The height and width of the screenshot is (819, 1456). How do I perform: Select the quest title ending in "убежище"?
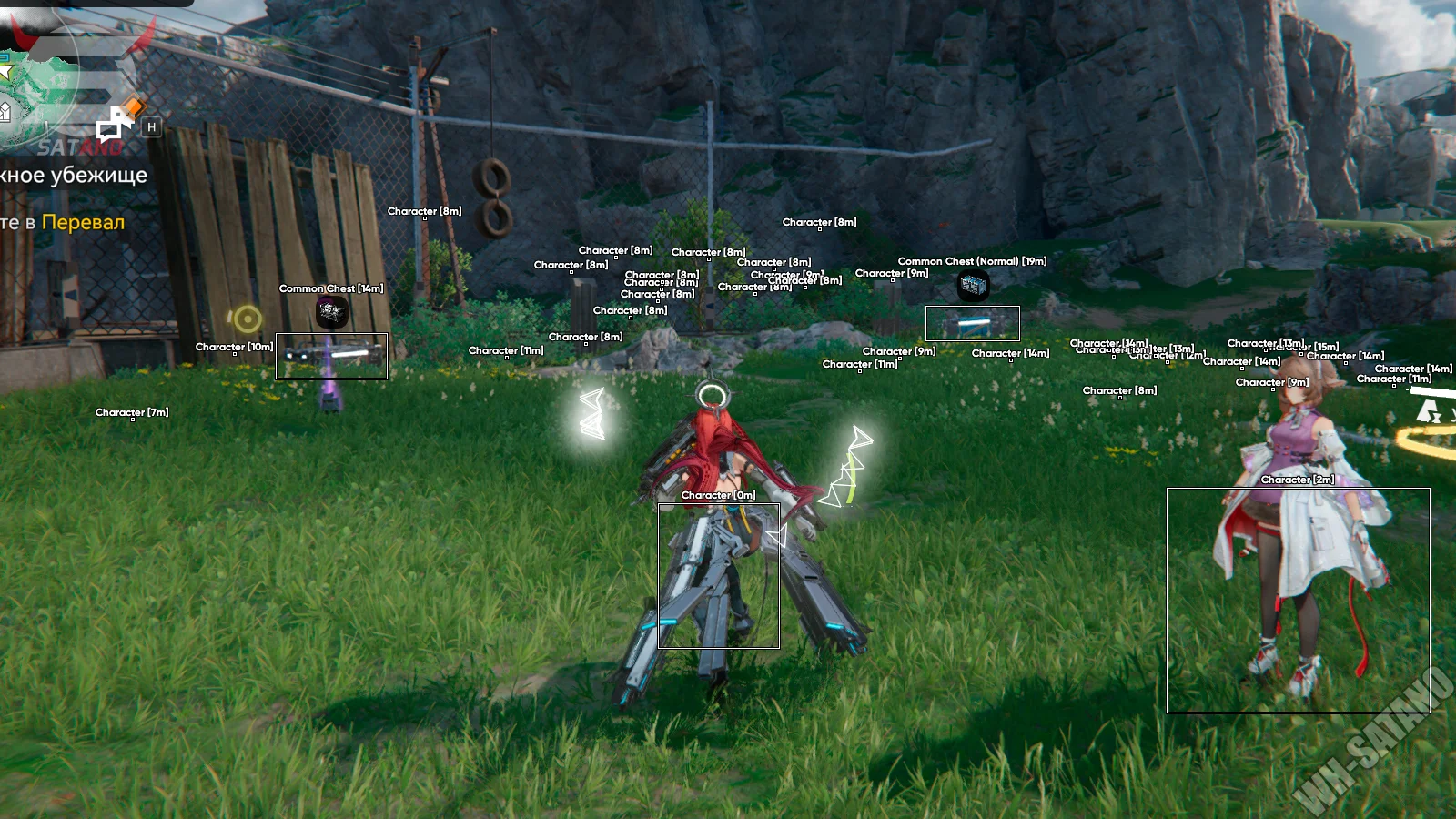(73, 175)
